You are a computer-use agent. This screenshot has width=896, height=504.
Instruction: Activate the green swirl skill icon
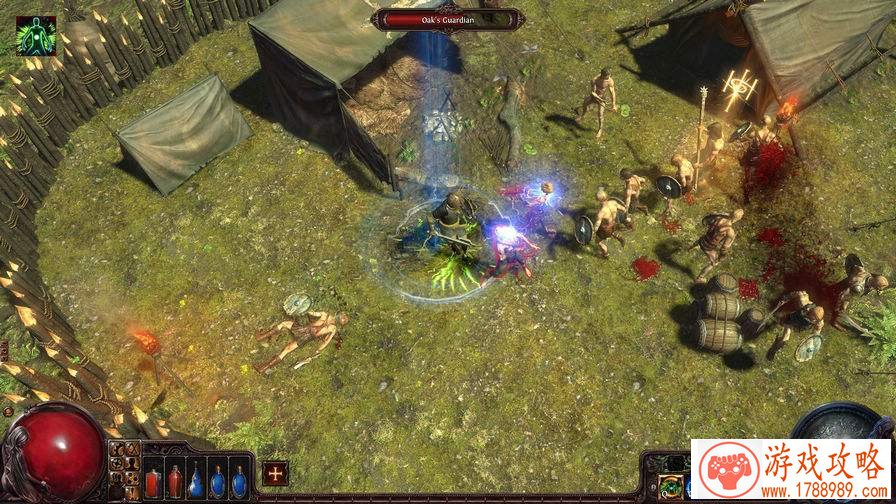pyautogui.click(x=673, y=487)
